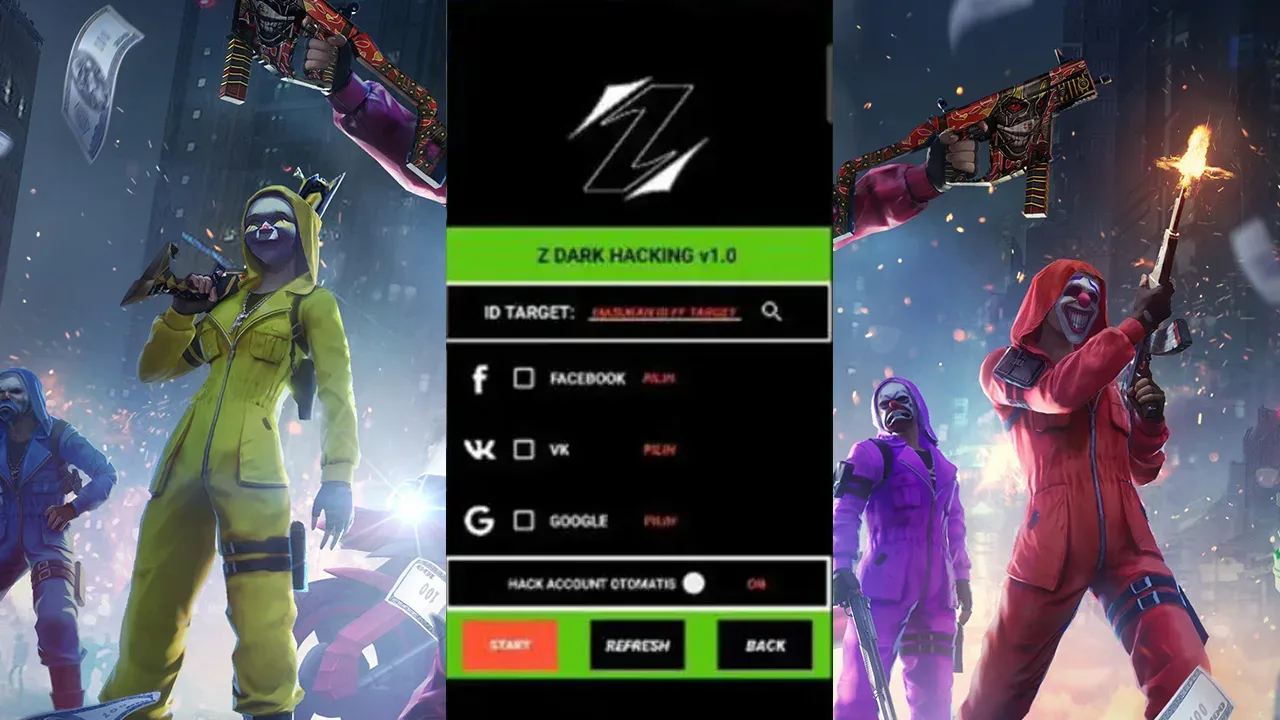
Task: Open the PILIH option next to VK
Action: (x=660, y=451)
